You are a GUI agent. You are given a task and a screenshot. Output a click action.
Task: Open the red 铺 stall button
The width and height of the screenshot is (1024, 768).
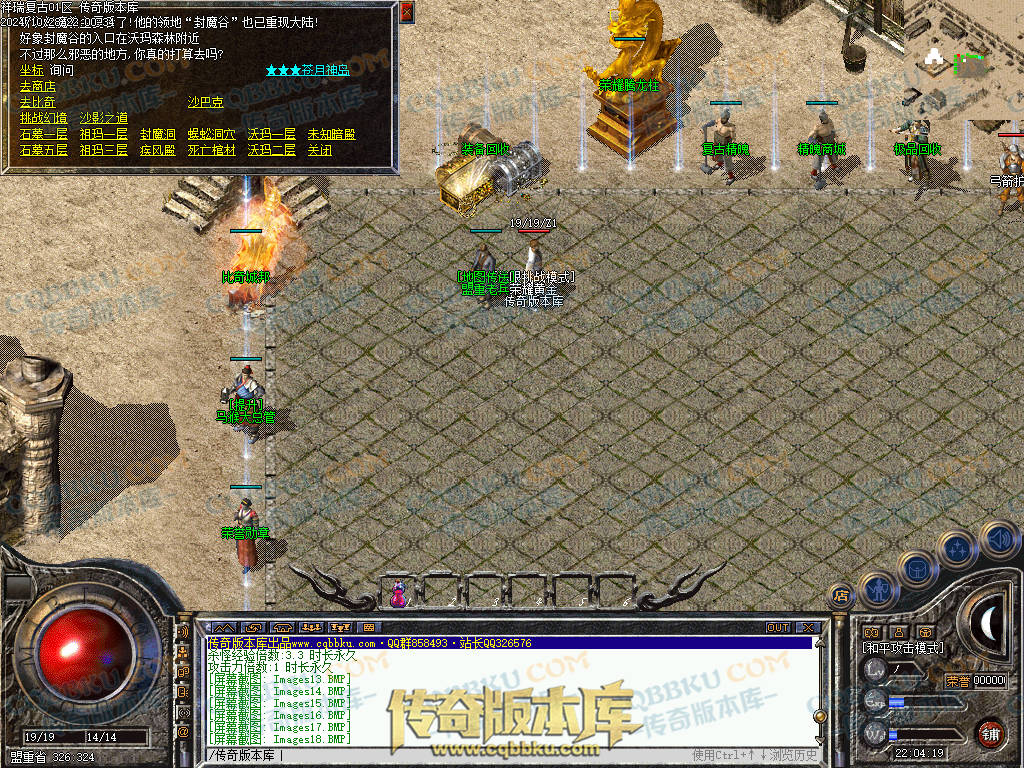990,734
